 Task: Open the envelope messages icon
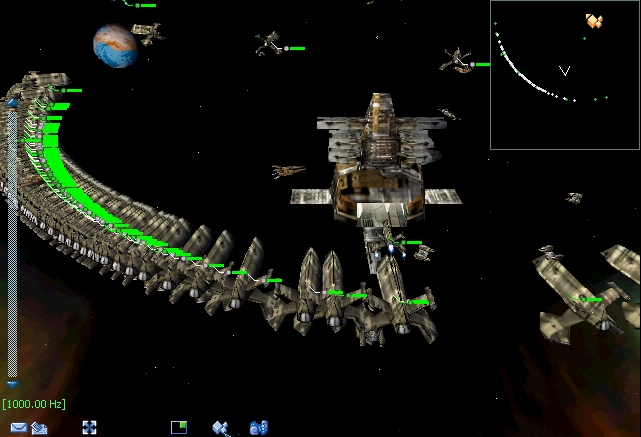18,427
